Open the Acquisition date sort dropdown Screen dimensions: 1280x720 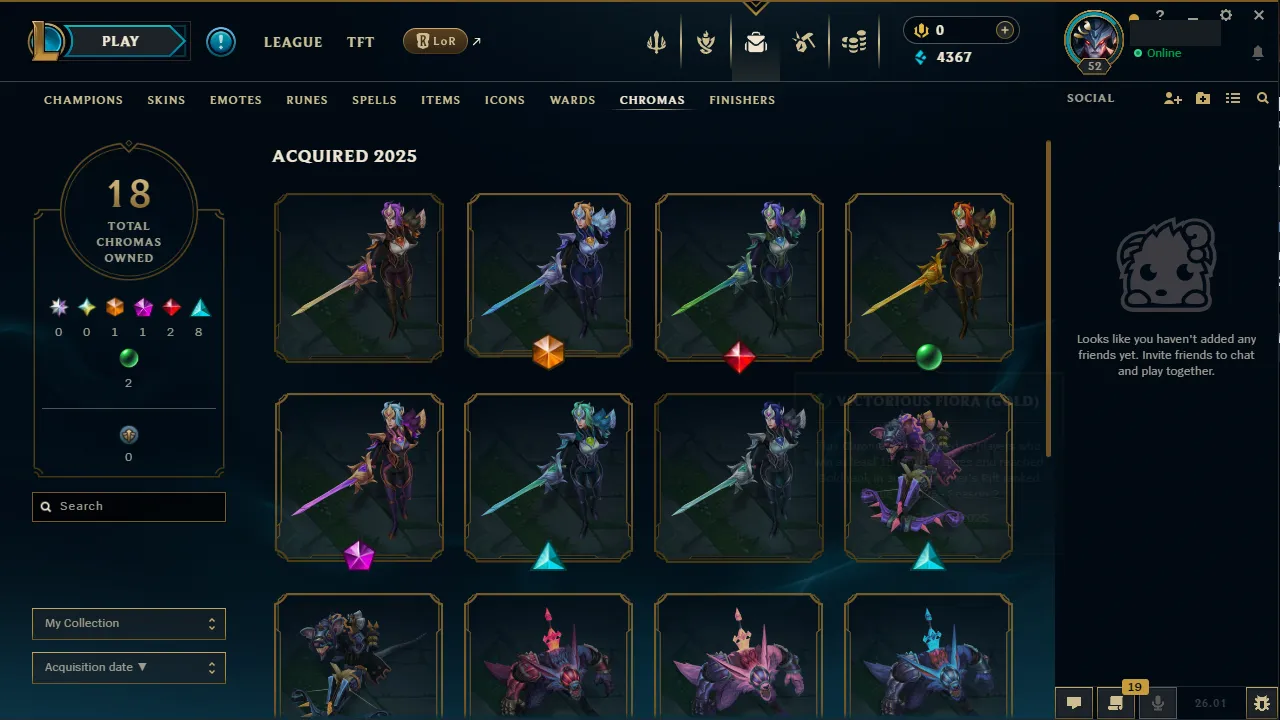tap(128, 667)
